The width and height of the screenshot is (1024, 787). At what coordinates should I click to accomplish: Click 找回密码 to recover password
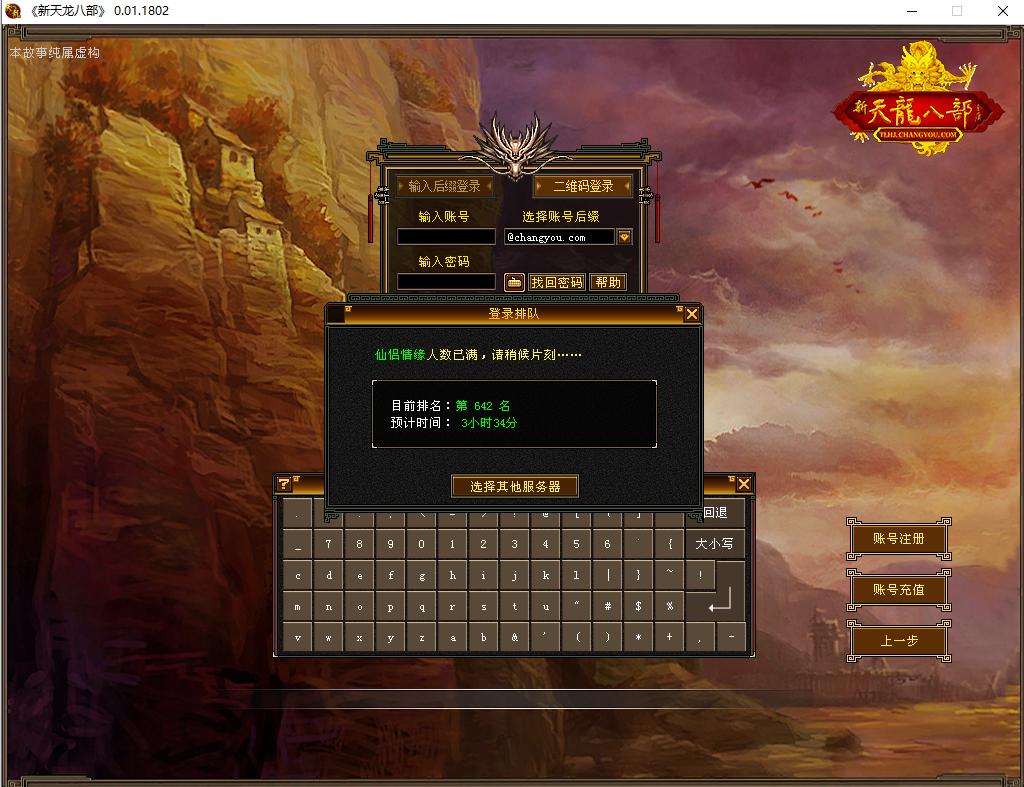tap(556, 282)
